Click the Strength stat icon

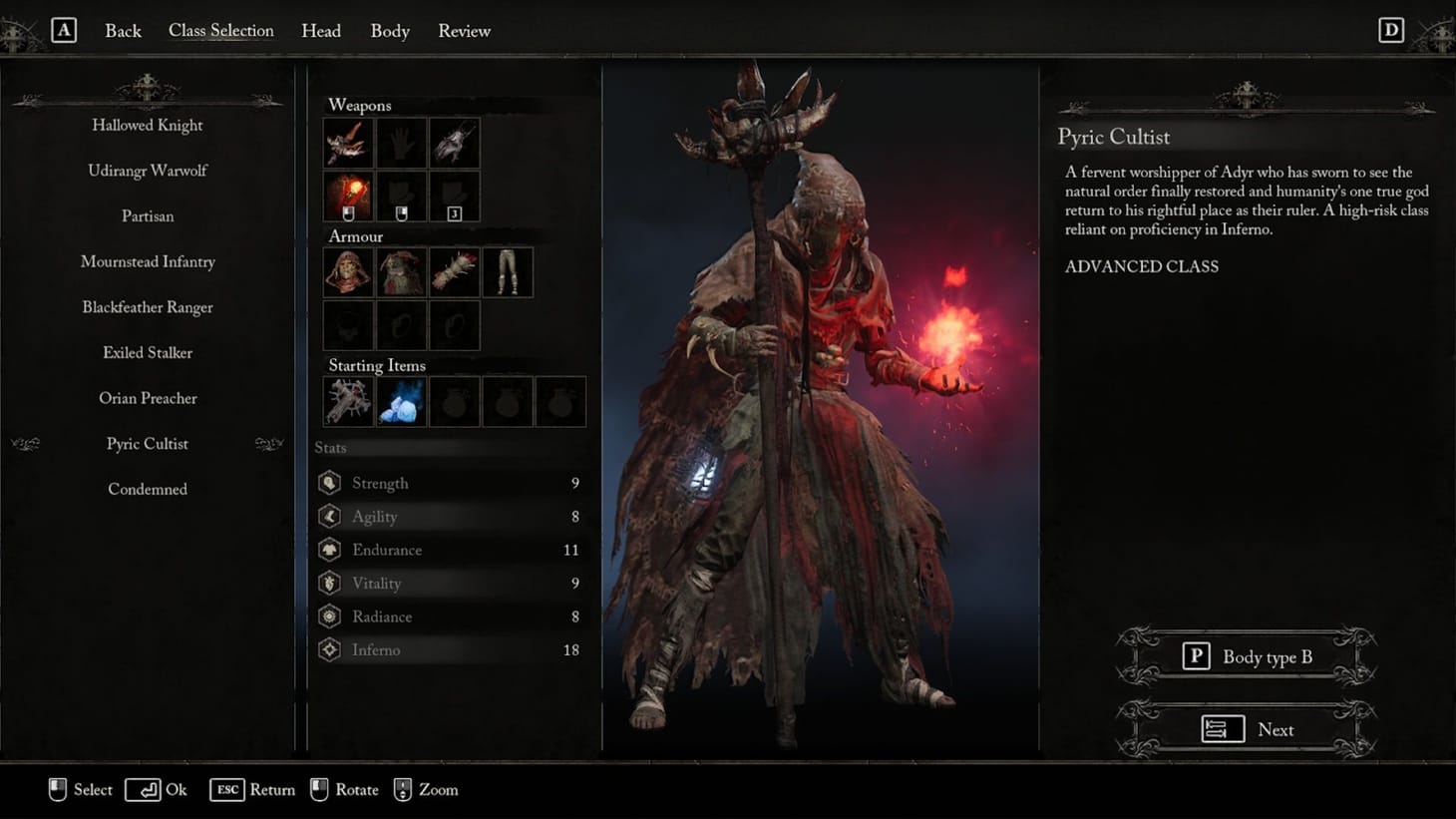(330, 482)
